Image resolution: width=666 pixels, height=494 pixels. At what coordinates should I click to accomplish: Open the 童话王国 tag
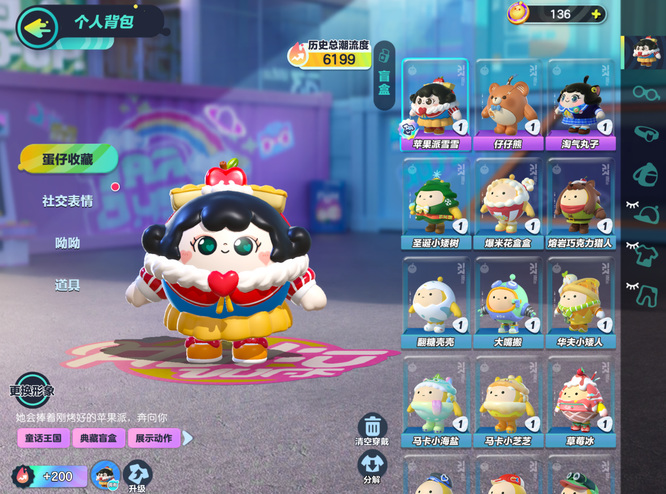[x=41, y=438]
